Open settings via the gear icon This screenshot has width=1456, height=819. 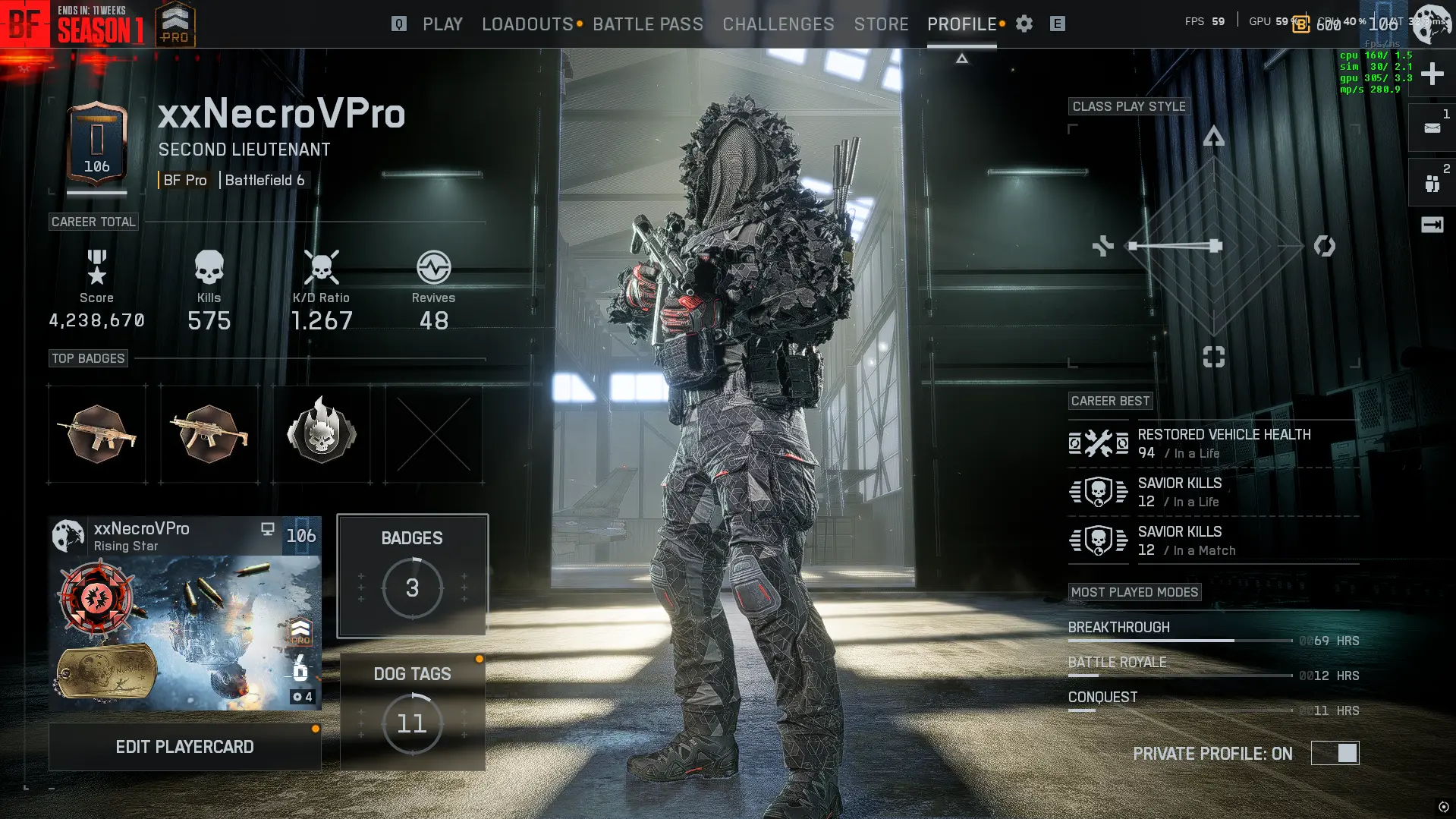click(1024, 24)
